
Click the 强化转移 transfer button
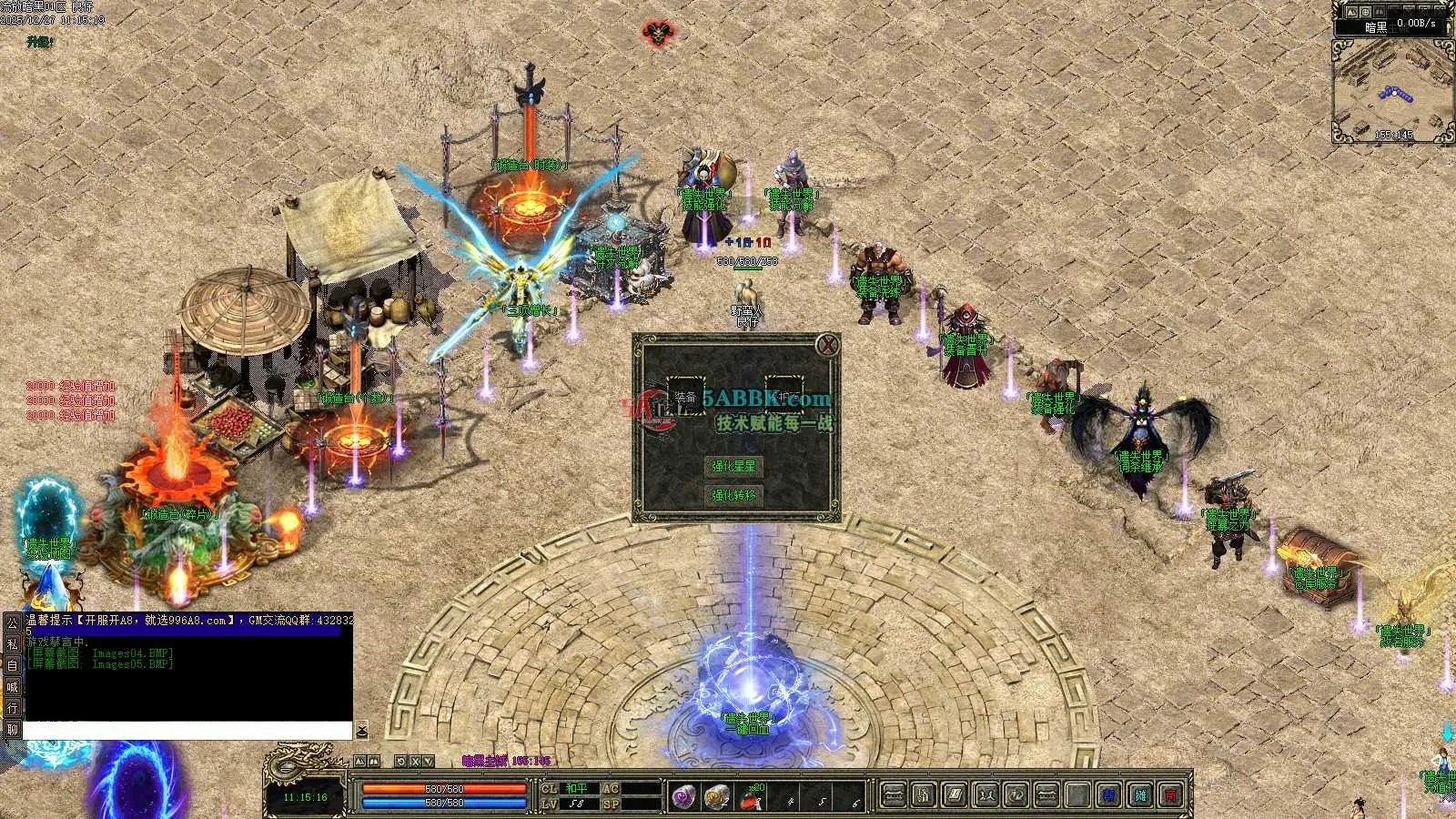tap(733, 495)
